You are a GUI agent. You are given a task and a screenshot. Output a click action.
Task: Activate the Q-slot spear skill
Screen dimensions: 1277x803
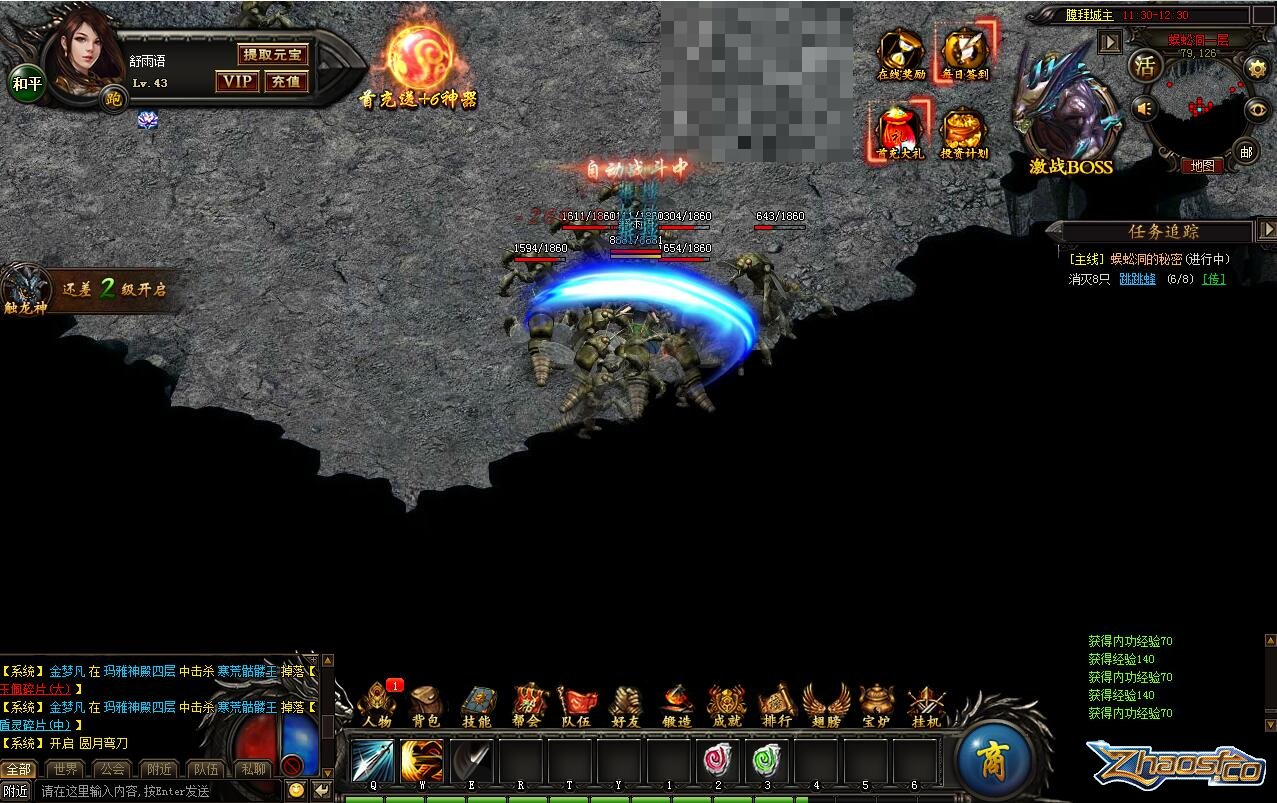372,761
